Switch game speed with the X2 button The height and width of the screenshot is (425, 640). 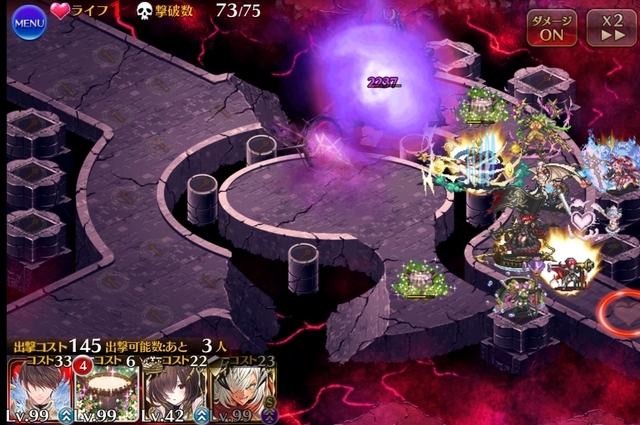coord(604,26)
